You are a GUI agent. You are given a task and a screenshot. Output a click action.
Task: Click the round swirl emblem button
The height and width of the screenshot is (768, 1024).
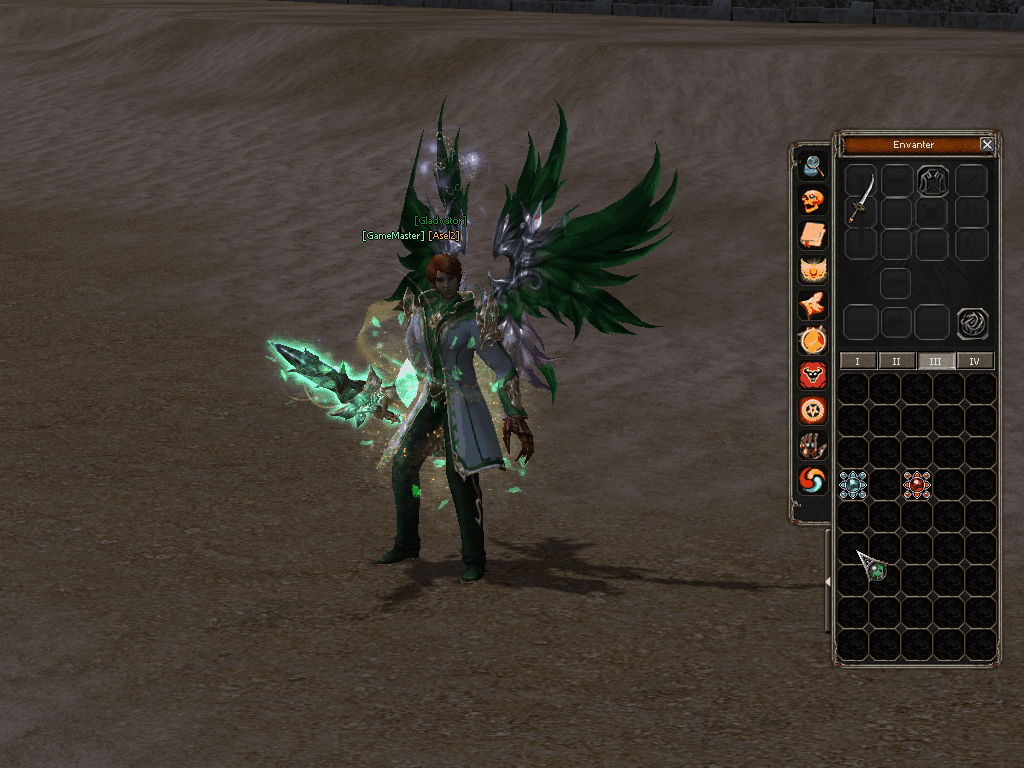click(x=972, y=323)
